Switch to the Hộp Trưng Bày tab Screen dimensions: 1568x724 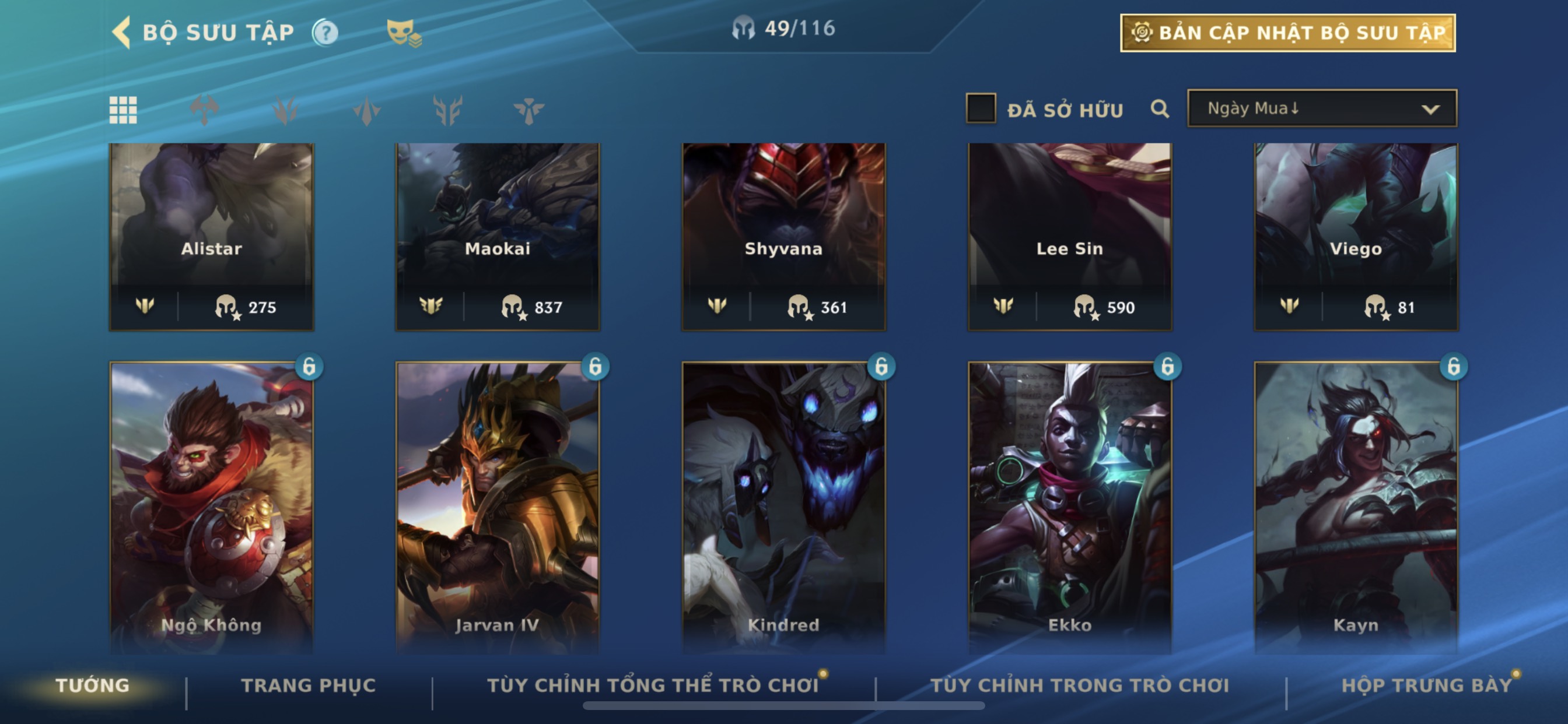(1426, 686)
